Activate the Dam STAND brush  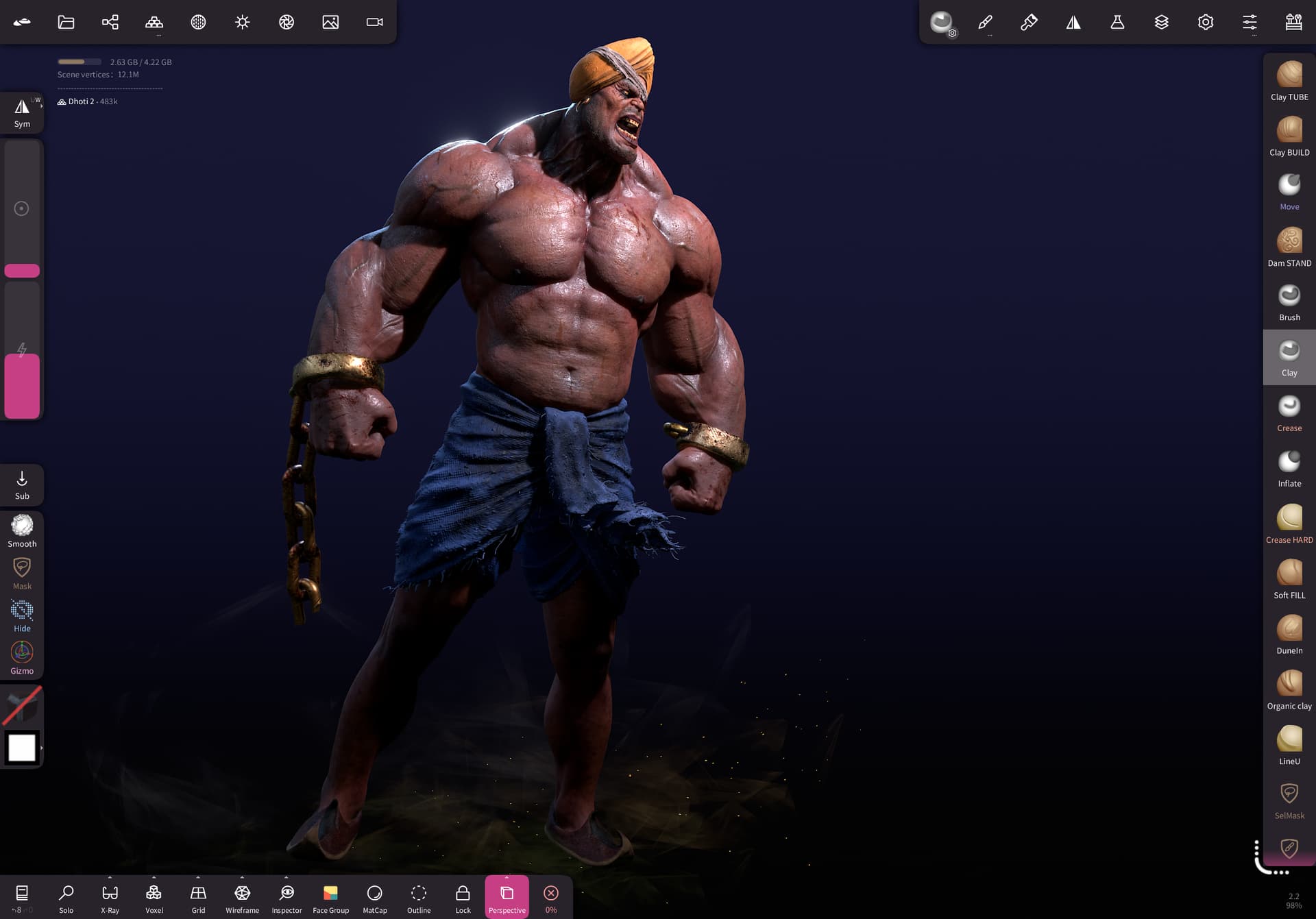(1289, 247)
